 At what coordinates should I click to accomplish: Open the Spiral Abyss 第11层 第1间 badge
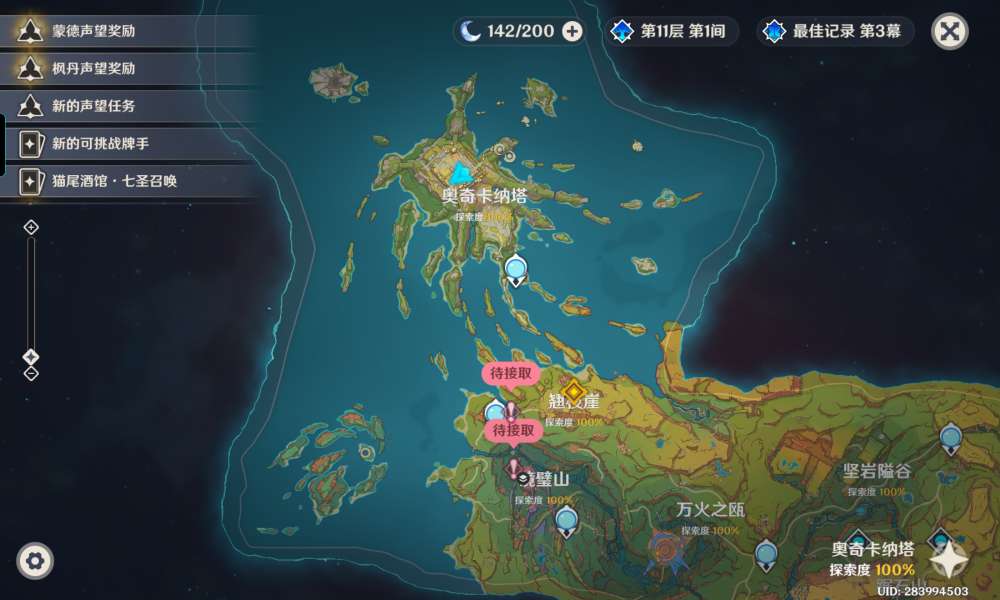point(671,31)
